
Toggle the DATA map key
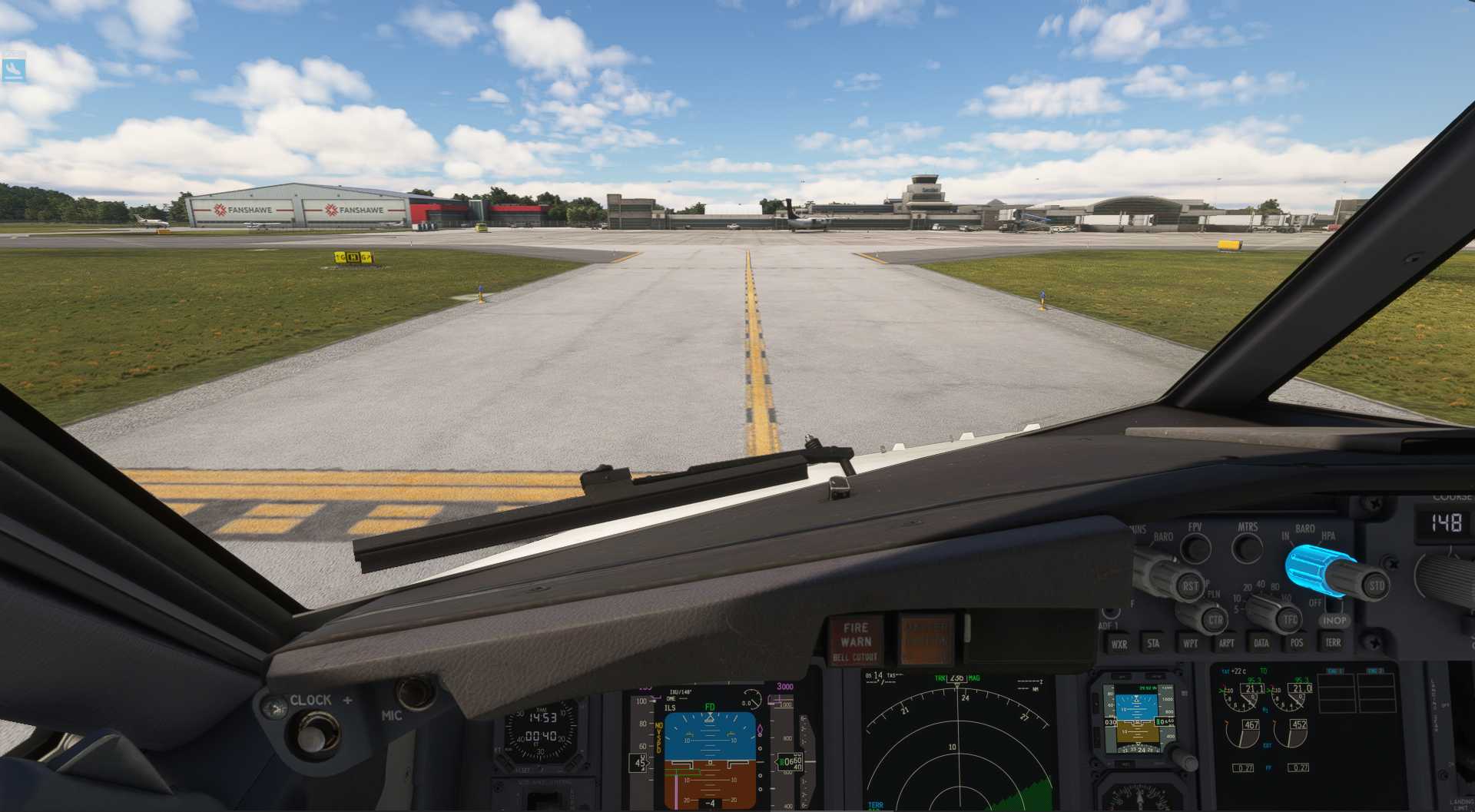coord(1261,644)
